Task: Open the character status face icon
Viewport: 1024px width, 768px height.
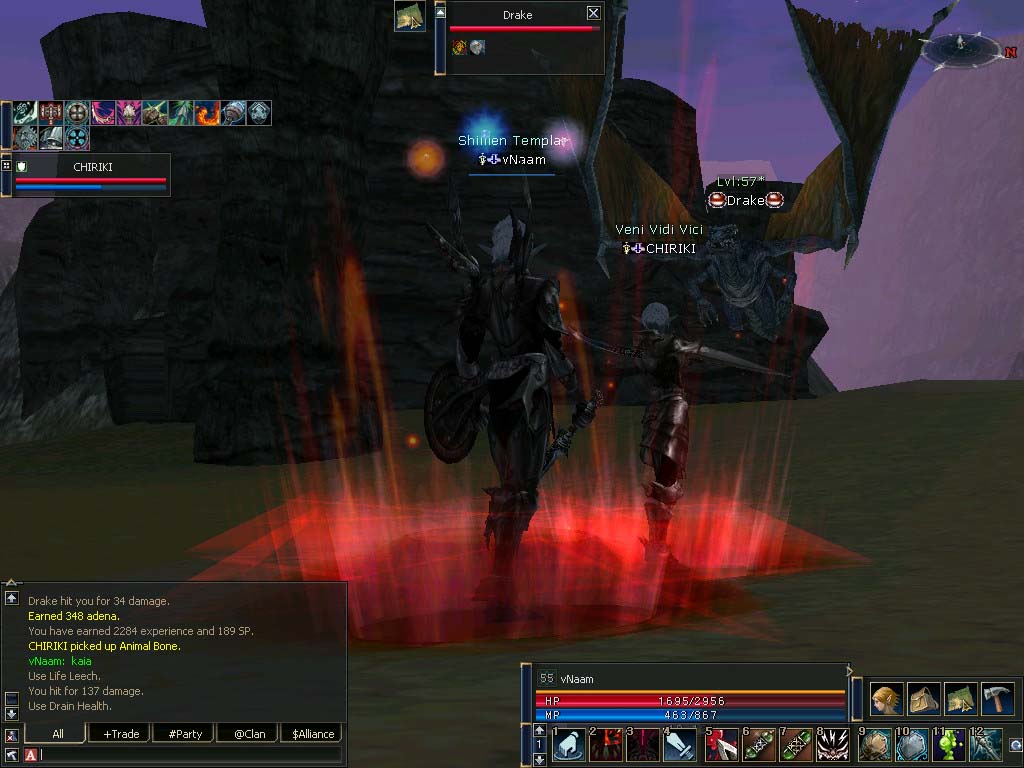Action: (886, 698)
